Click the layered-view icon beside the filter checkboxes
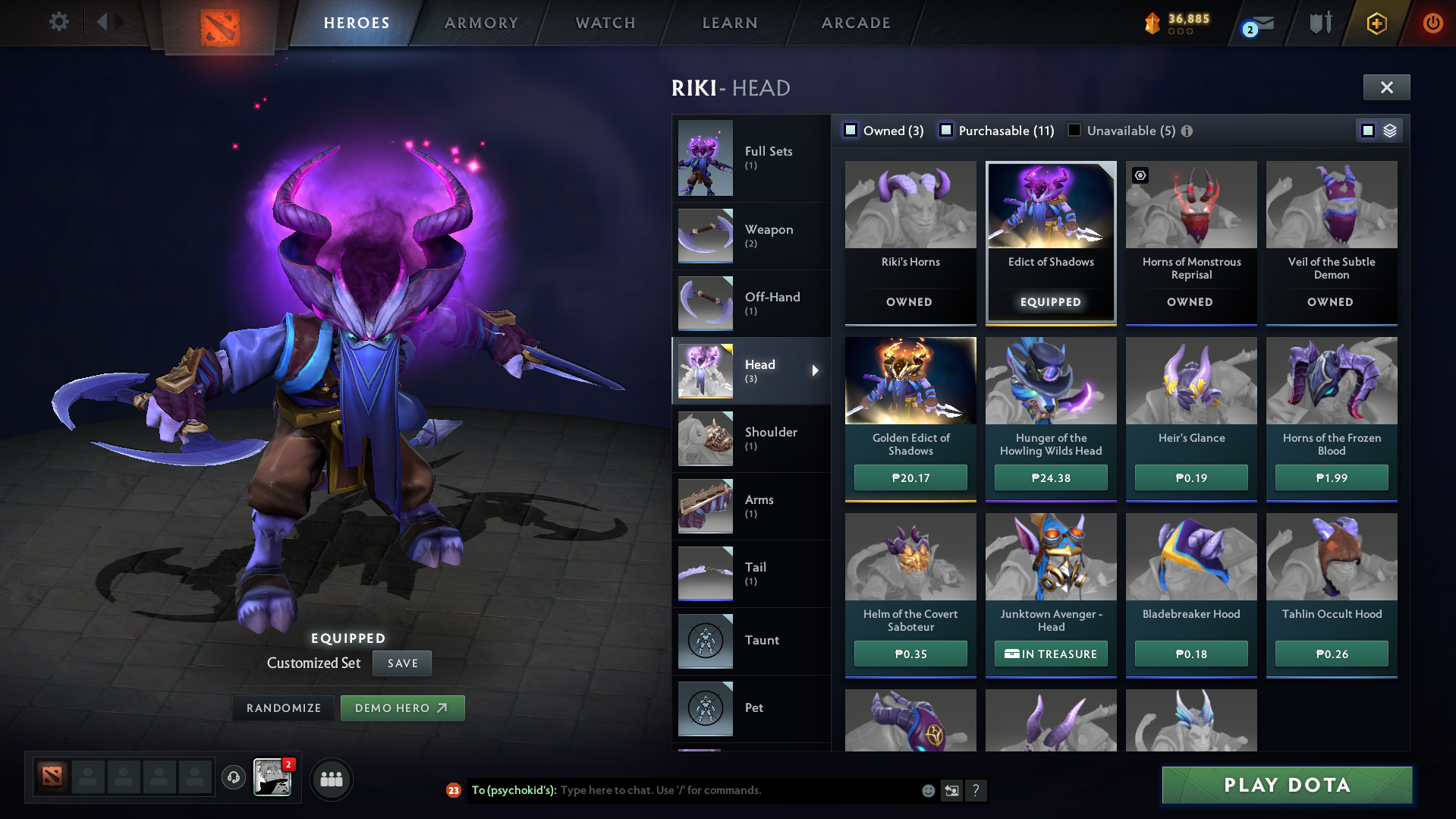1456x819 pixels. (1388, 130)
